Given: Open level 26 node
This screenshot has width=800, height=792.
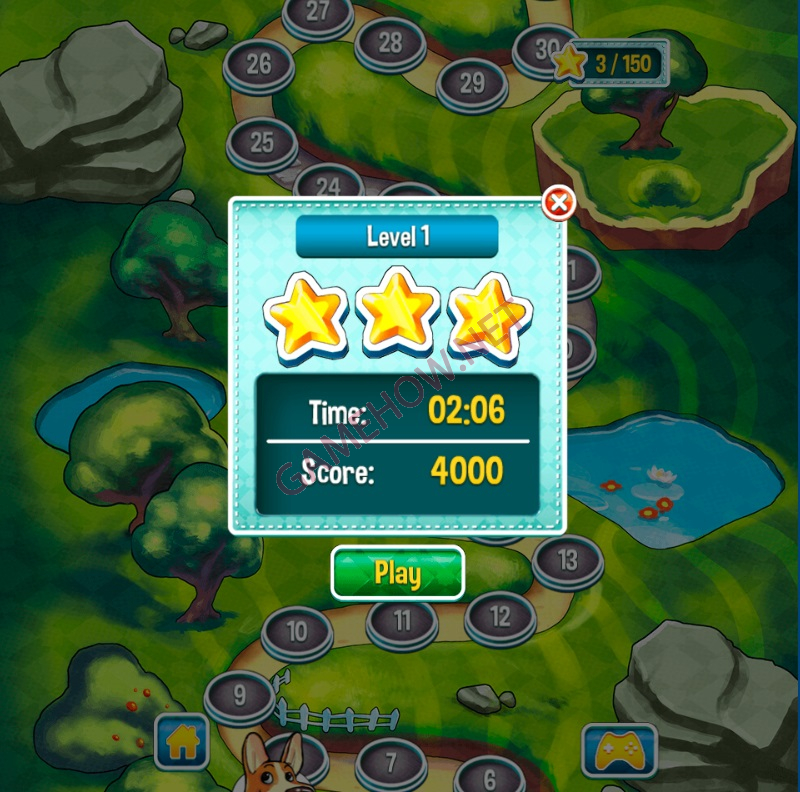Looking at the screenshot, I should [258, 65].
